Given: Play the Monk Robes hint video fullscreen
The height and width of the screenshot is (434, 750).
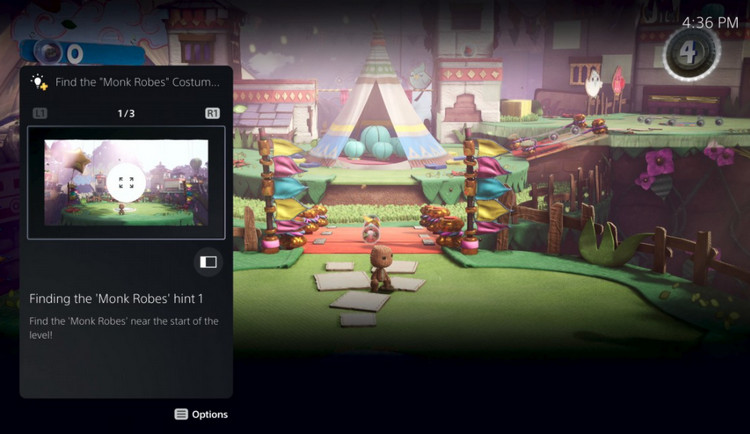Looking at the screenshot, I should click(x=126, y=182).
